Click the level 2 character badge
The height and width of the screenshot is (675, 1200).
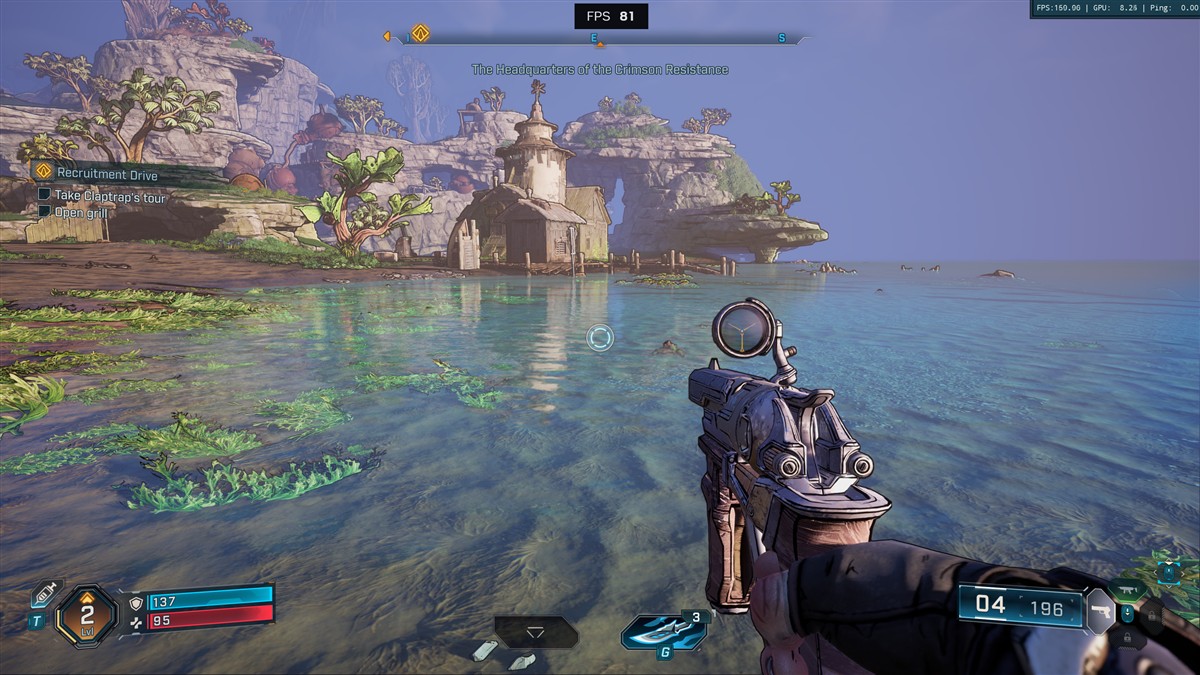tap(86, 614)
